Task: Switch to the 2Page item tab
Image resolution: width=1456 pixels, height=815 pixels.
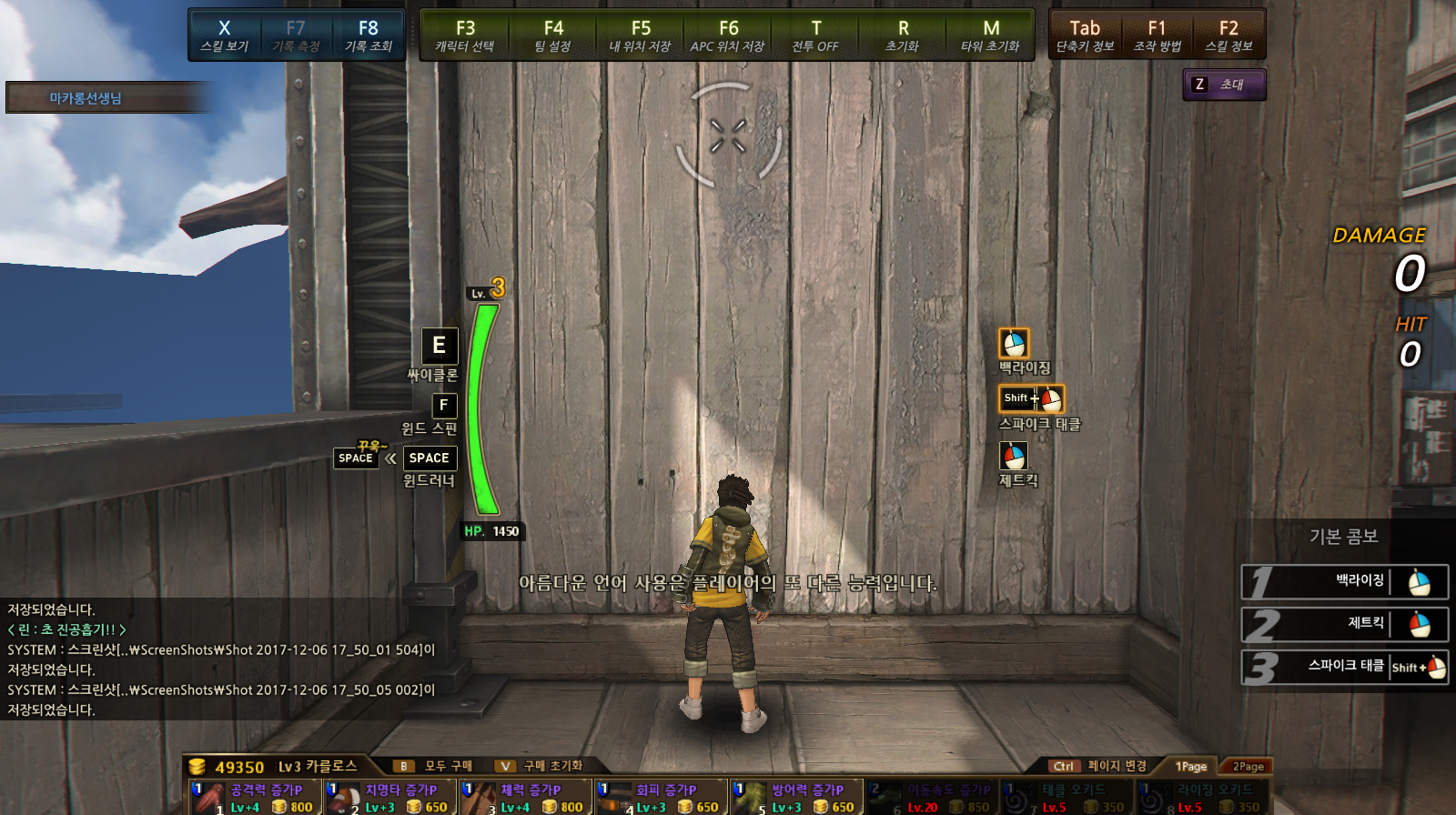Action: point(1248,767)
